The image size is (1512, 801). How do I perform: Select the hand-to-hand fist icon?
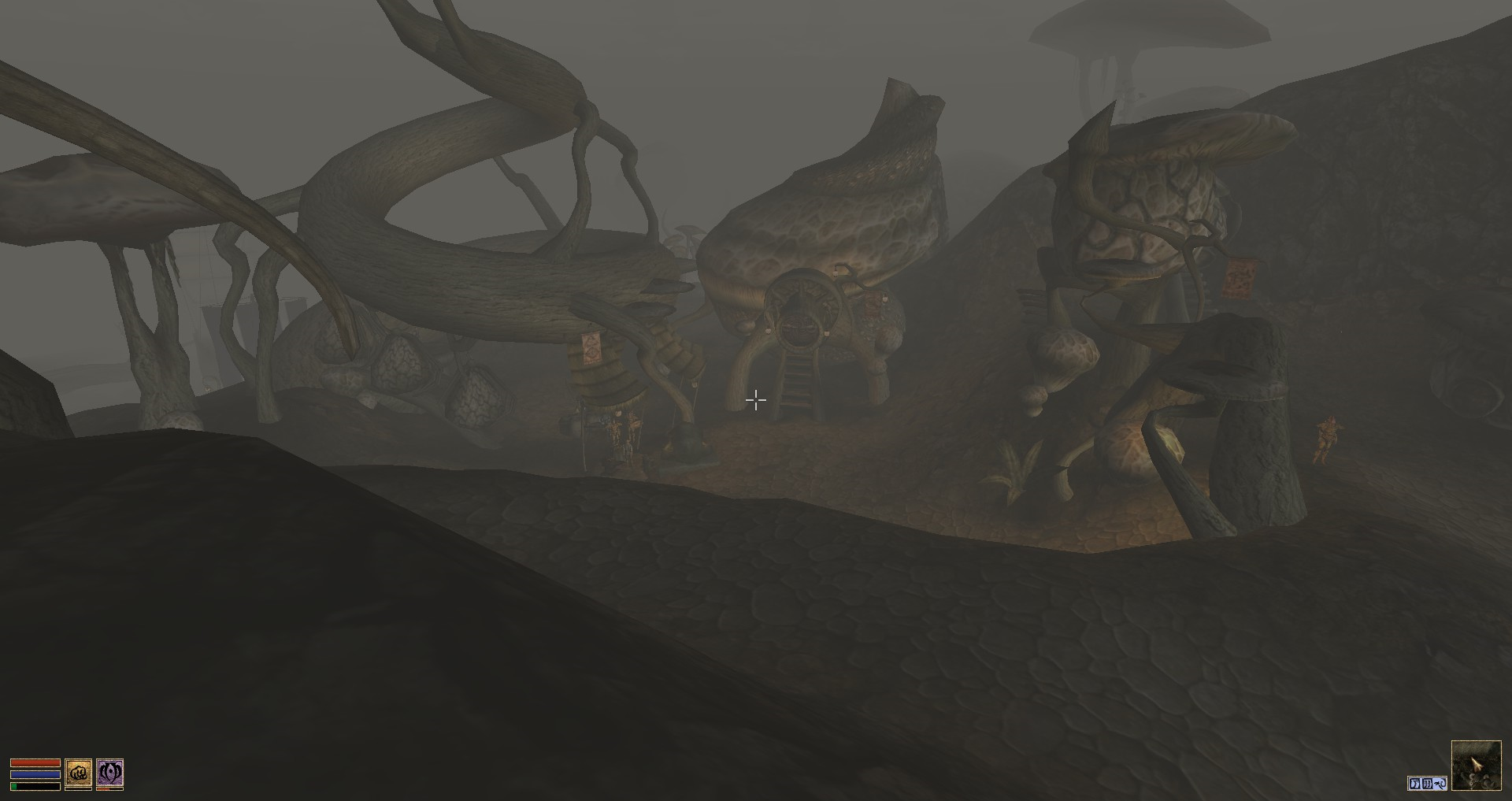coord(77,773)
